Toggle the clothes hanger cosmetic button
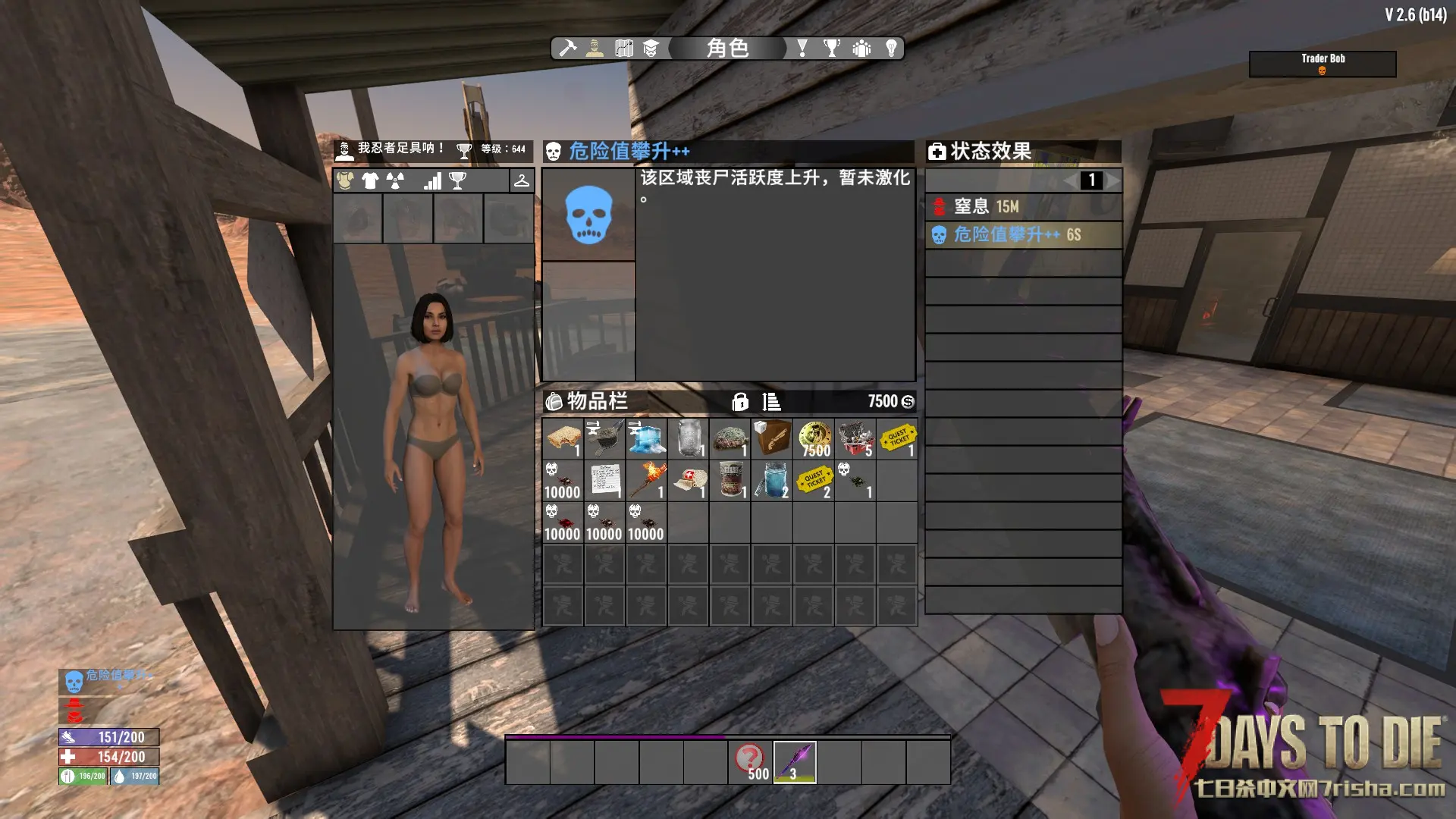This screenshot has height=819, width=1456. [522, 180]
